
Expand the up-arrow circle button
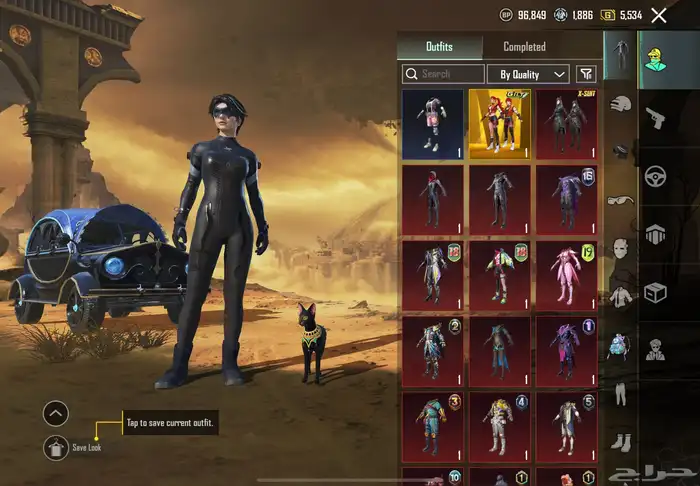coord(56,412)
